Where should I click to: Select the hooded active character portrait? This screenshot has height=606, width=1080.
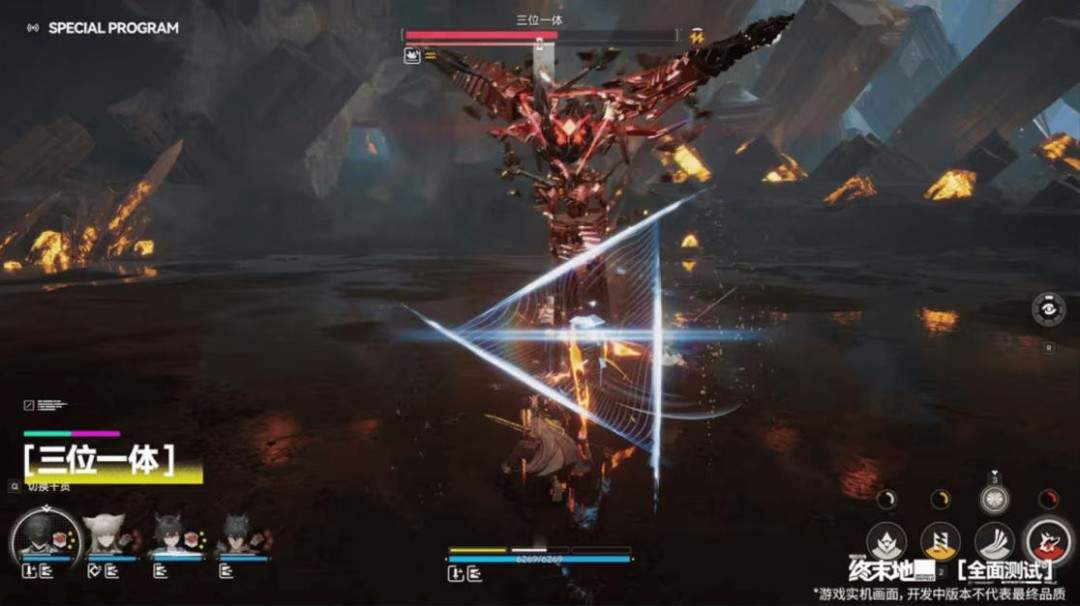tap(45, 535)
